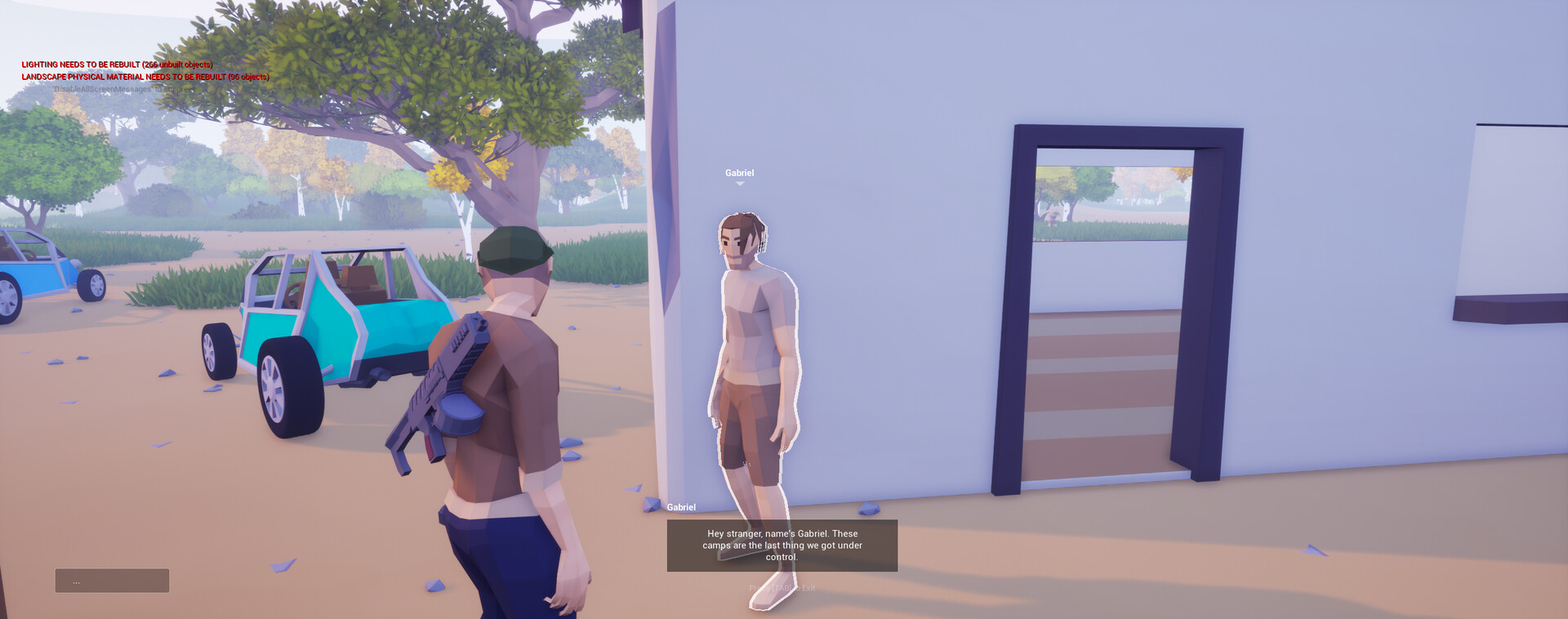Click the 'LANDSCAPE PHYSICAL MATERIAL' rebuild warning
Viewport: 1568px width, 619px height.
tap(145, 76)
